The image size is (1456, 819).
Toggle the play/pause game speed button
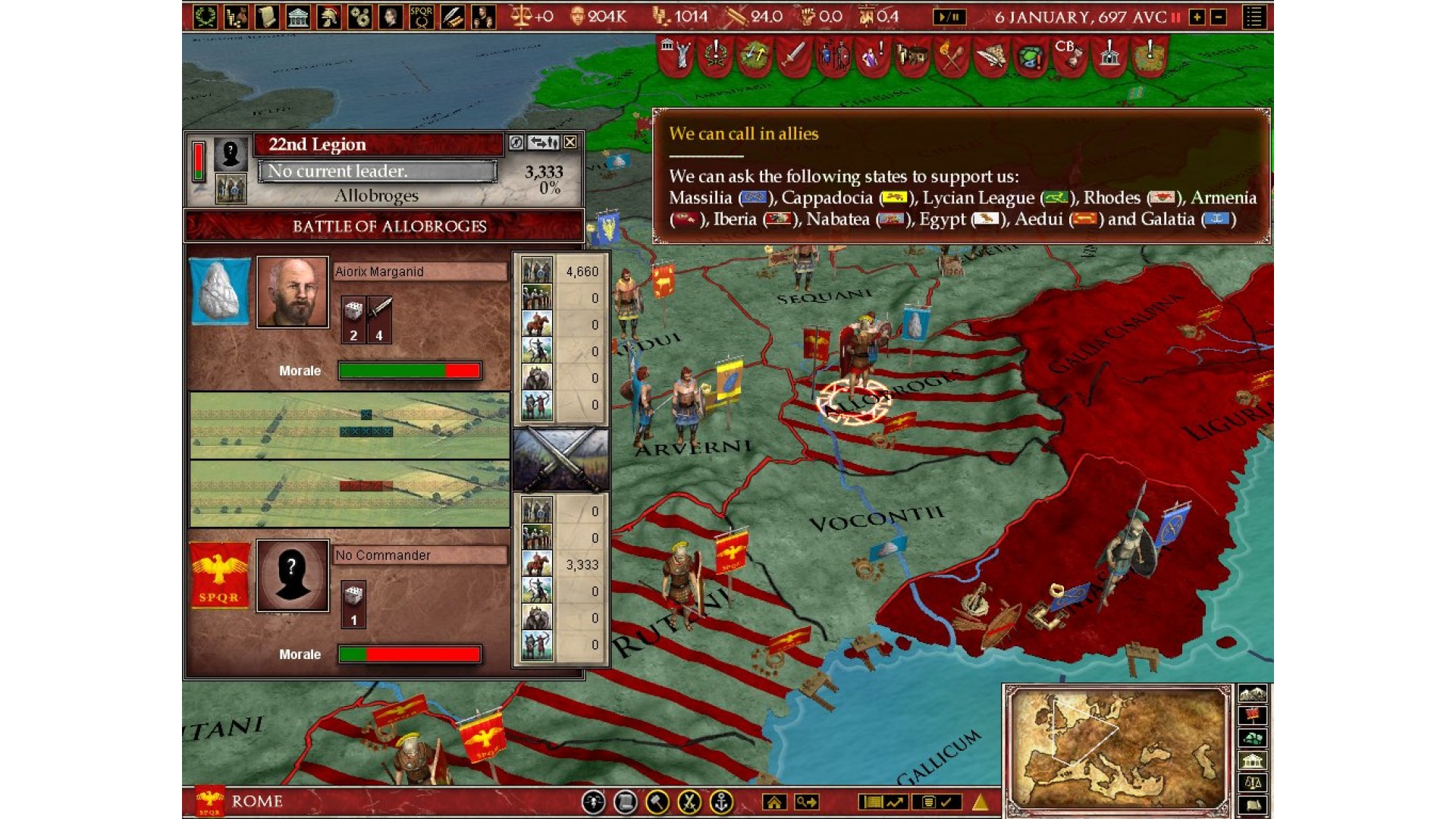[949, 16]
